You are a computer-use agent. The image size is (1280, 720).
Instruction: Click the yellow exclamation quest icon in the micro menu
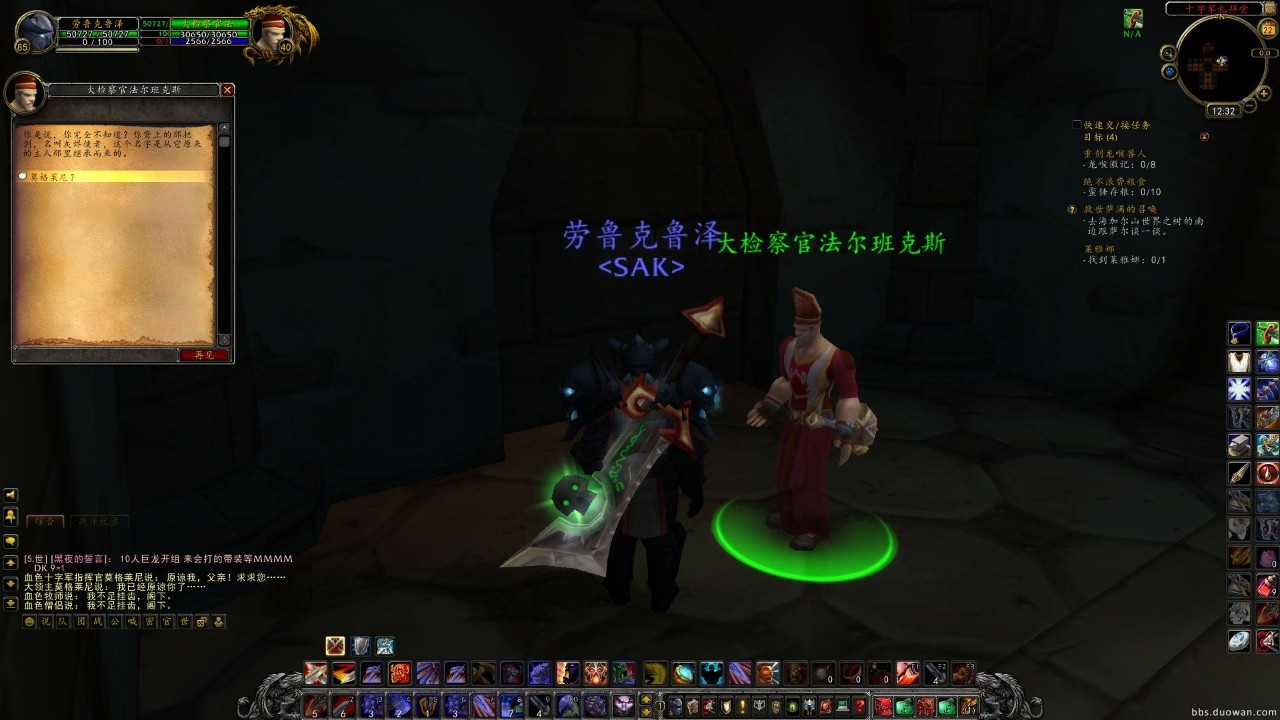tap(743, 705)
